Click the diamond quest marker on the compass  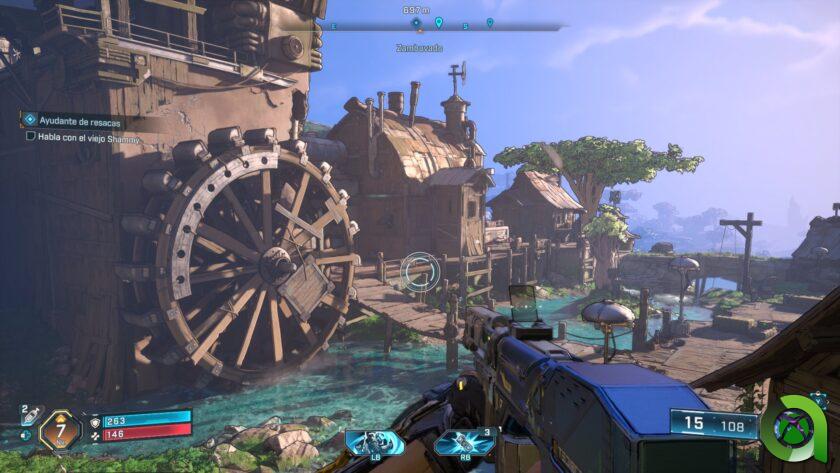click(x=416, y=22)
